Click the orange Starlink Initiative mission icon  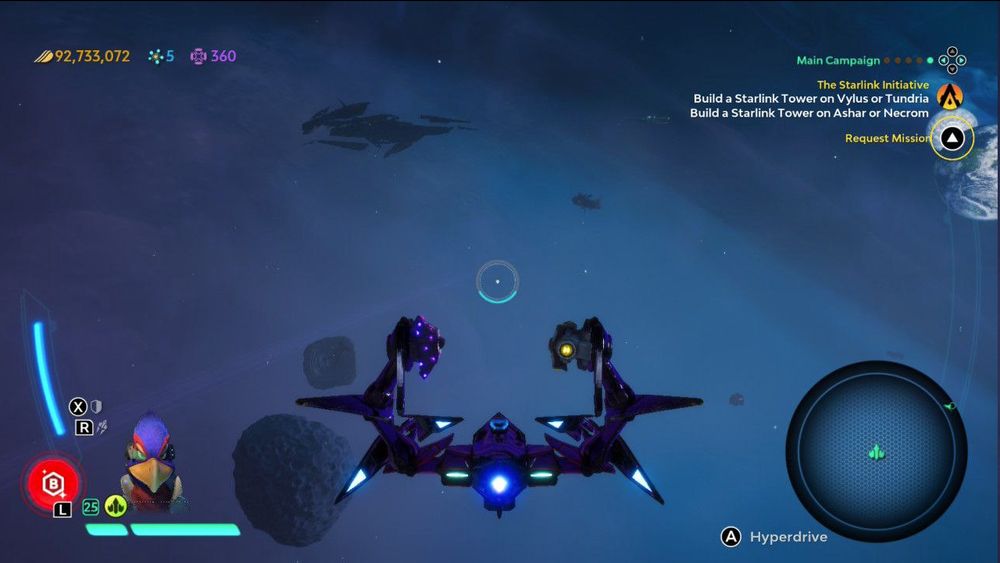click(x=950, y=96)
